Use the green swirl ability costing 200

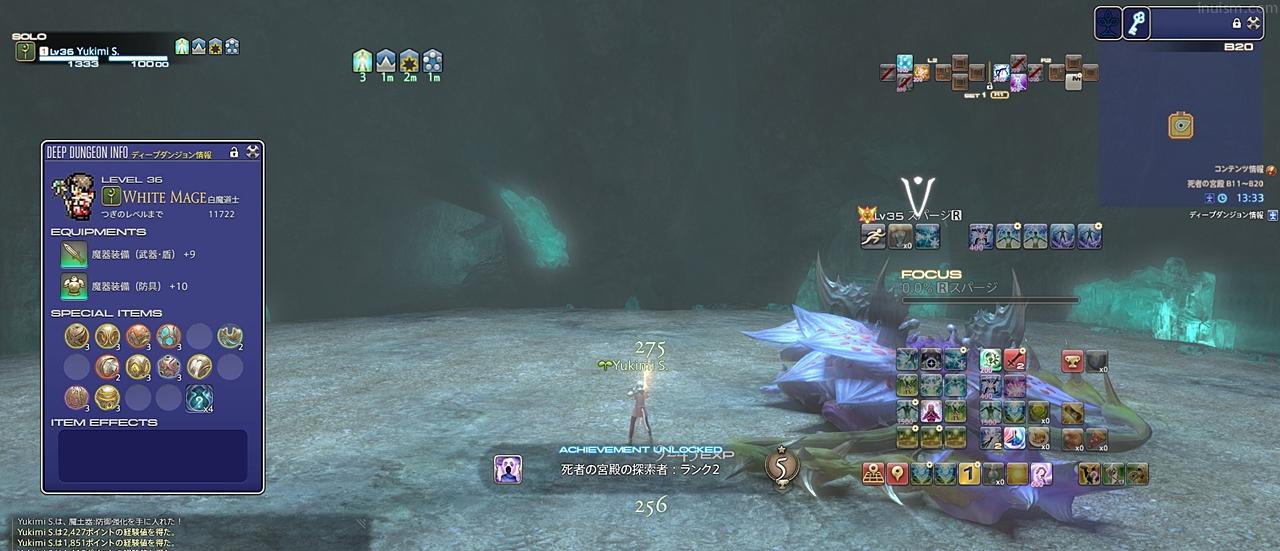990,361
